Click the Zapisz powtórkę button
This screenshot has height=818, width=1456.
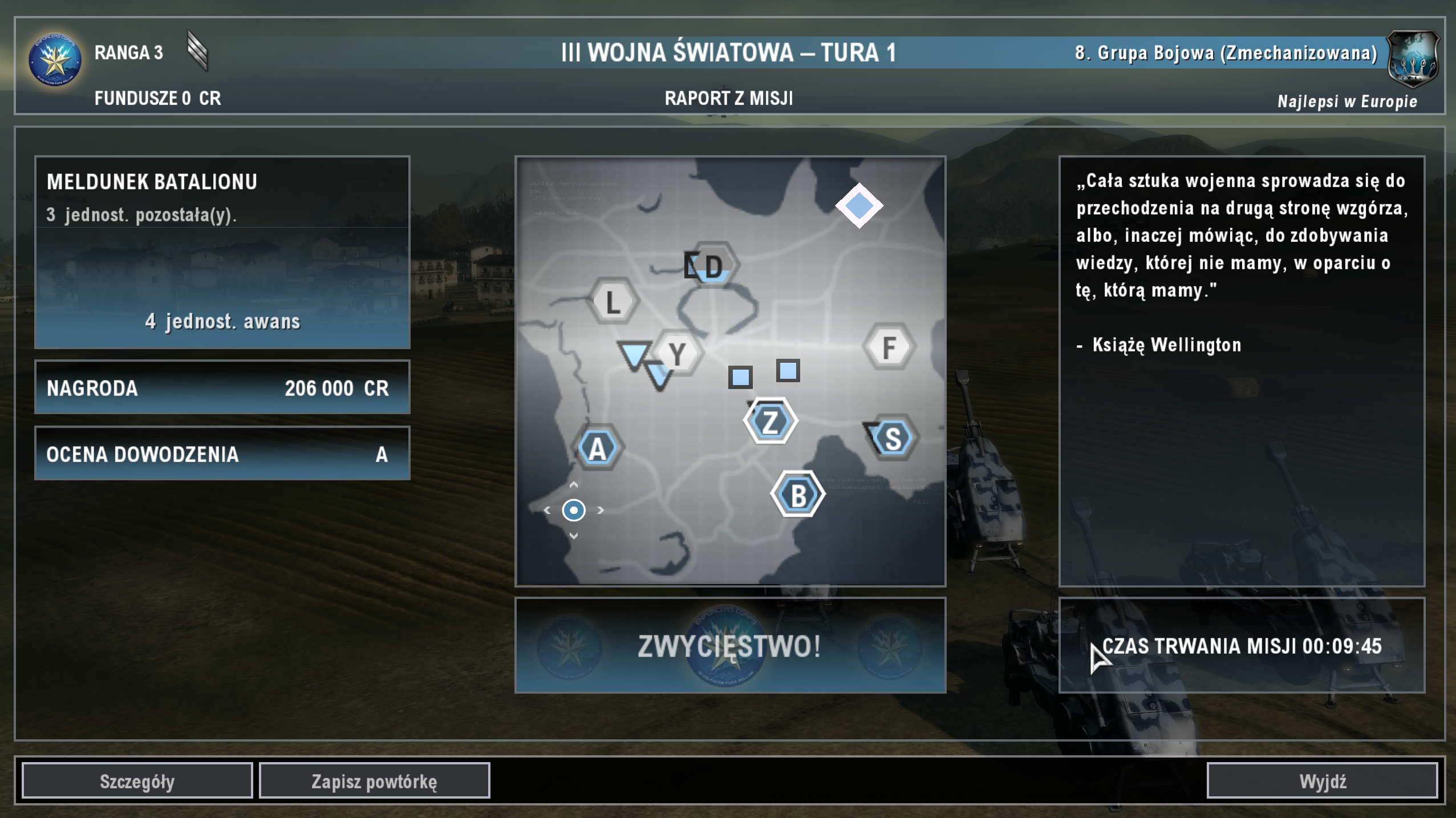pos(374,781)
